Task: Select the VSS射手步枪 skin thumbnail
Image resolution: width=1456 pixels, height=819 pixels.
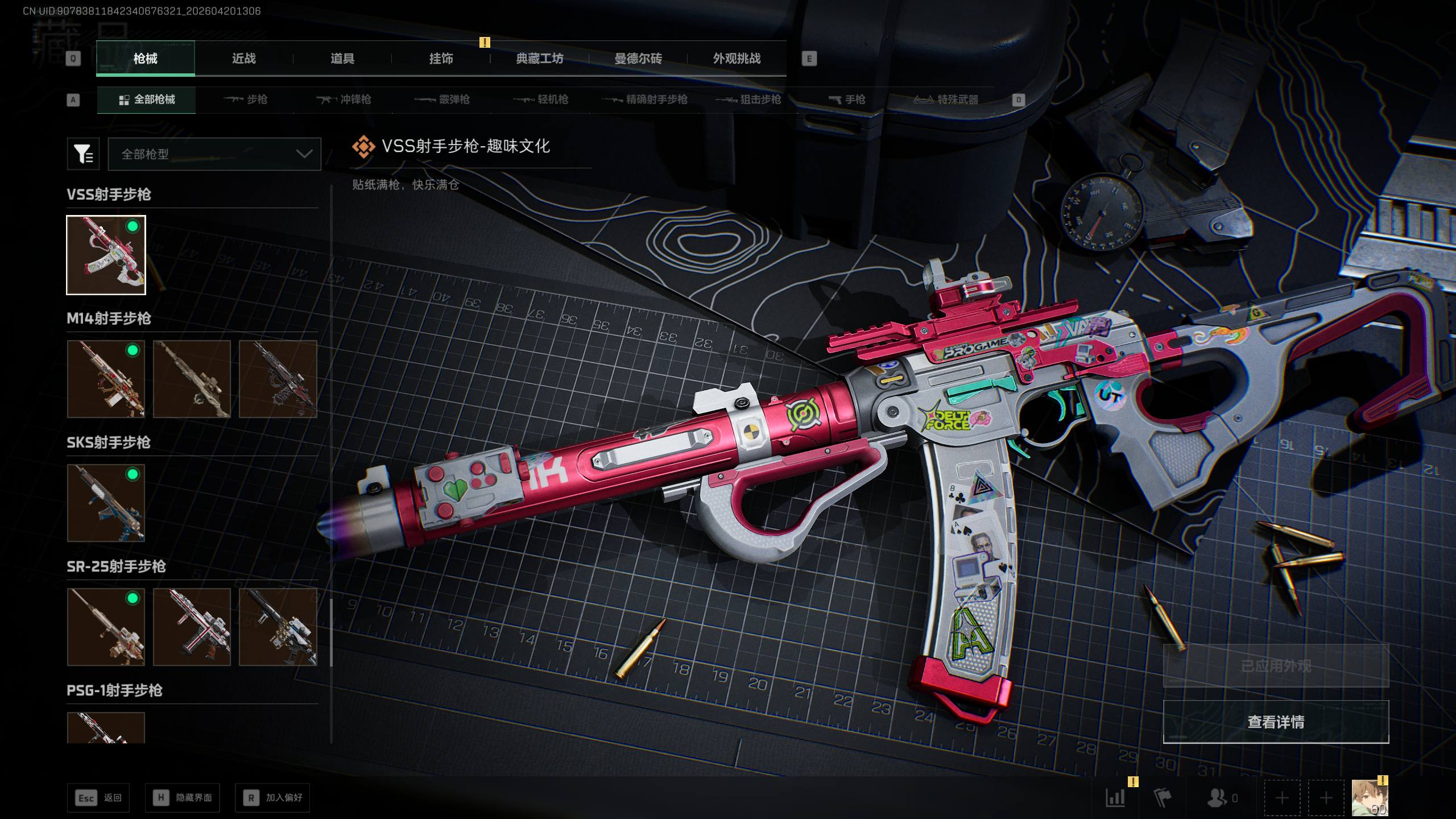Action: coord(106,255)
